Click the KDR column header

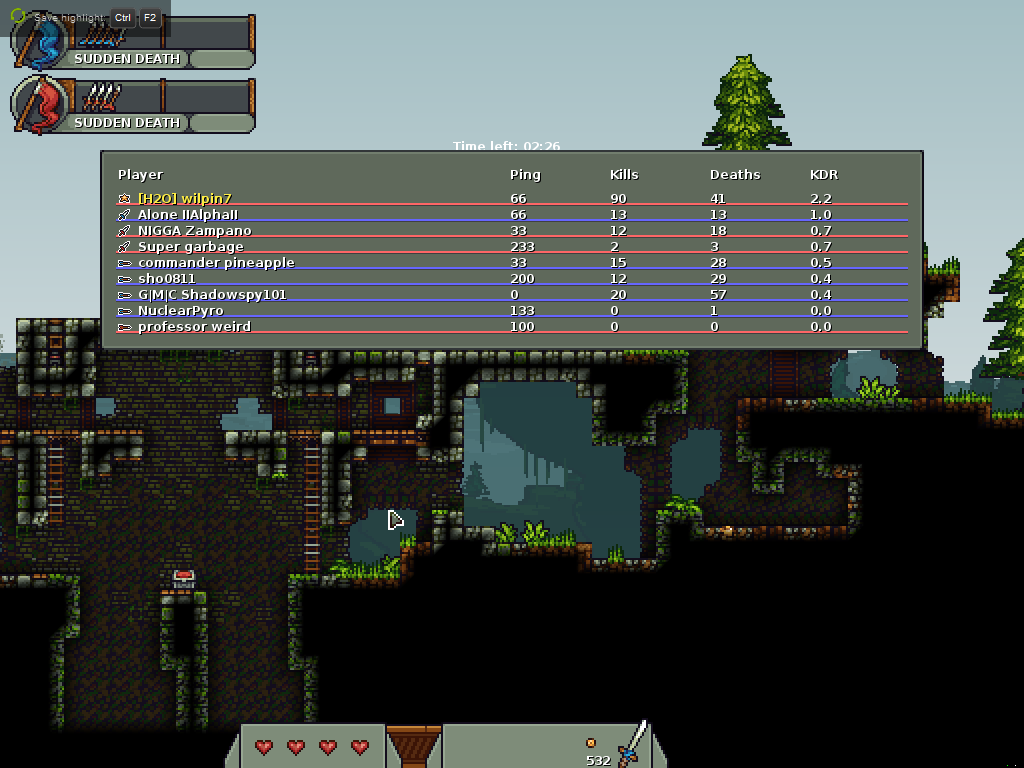point(824,175)
